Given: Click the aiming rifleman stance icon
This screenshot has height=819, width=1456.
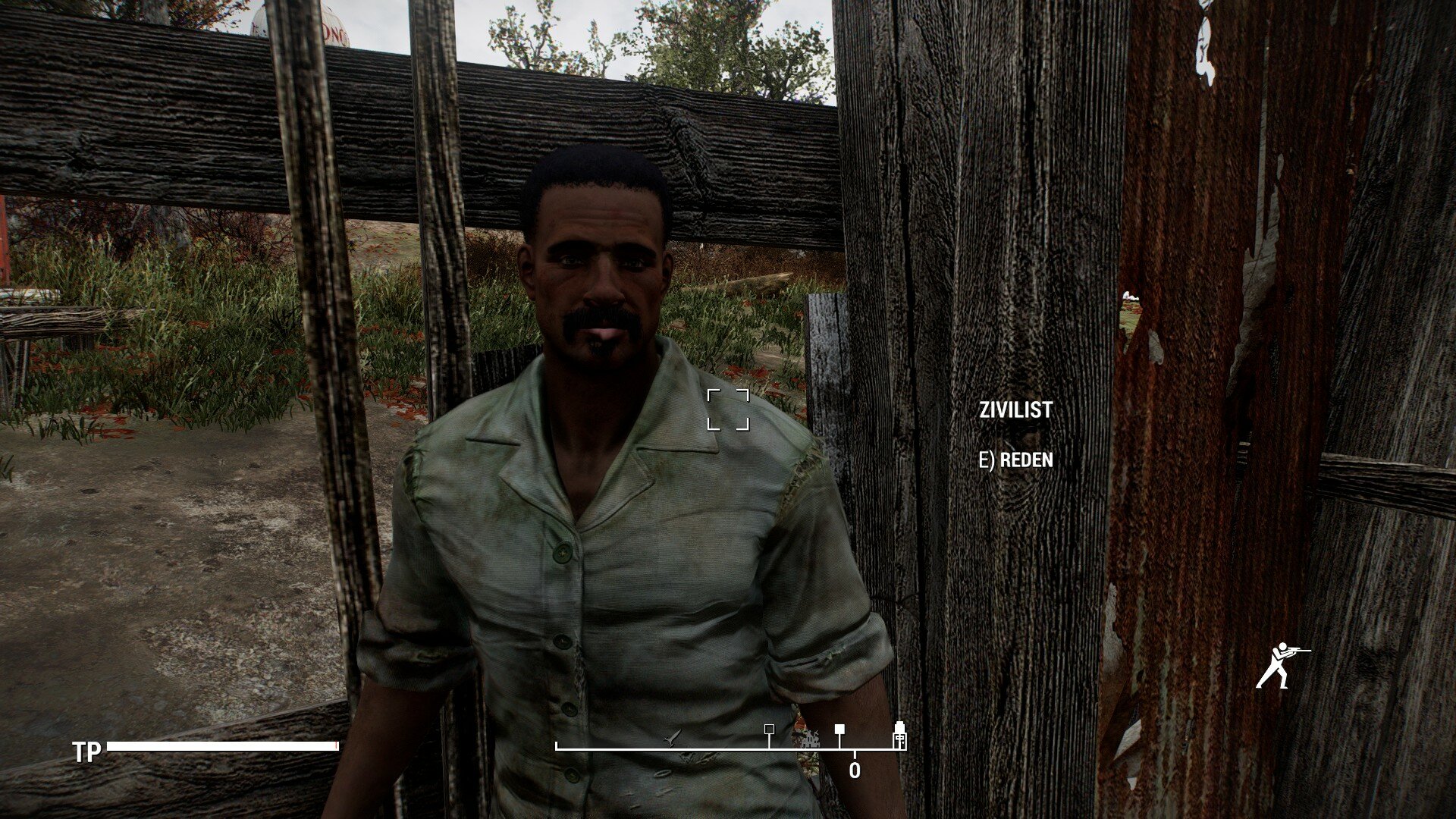Looking at the screenshot, I should (x=1282, y=665).
